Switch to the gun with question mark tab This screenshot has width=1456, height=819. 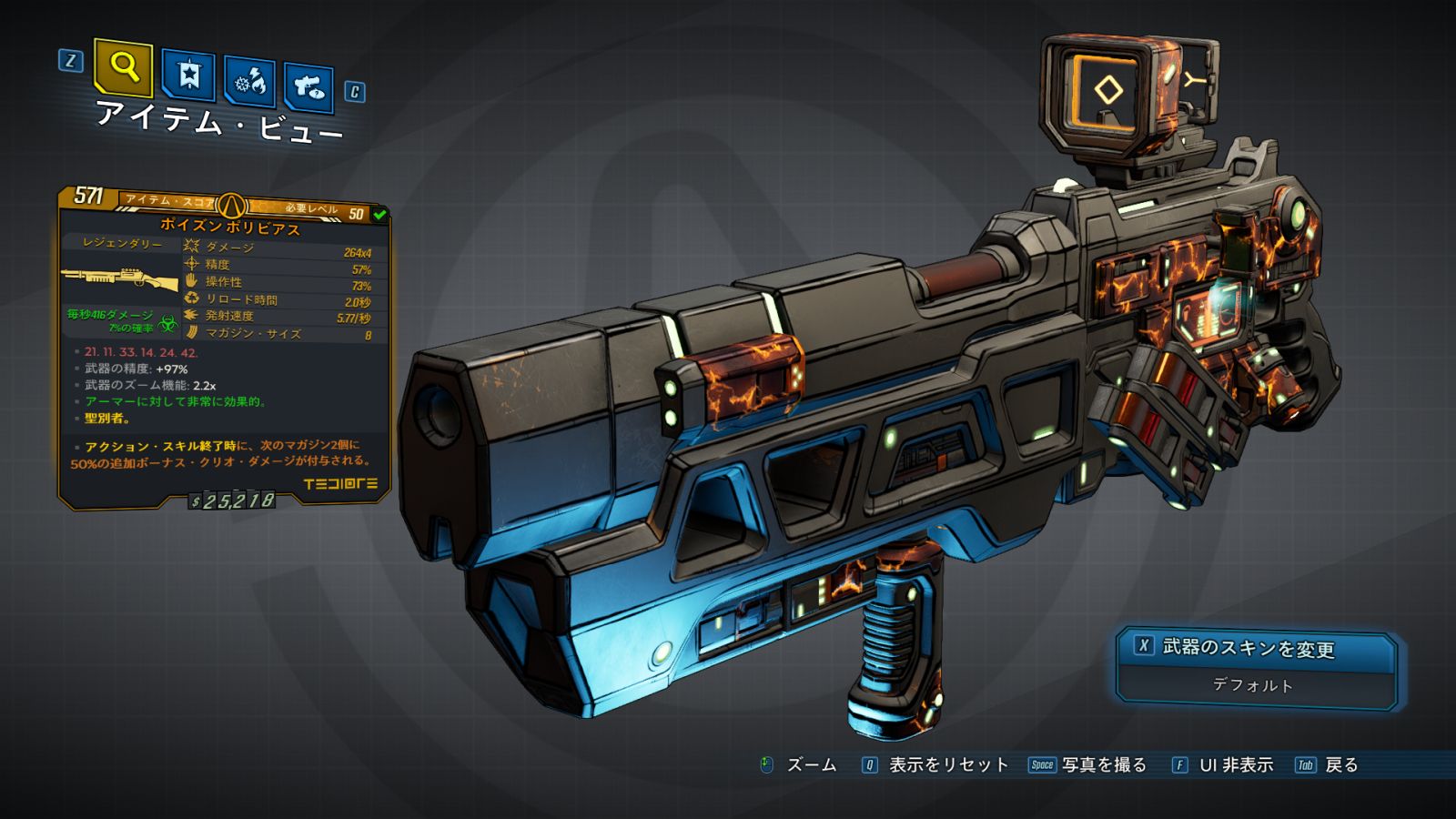[308, 87]
